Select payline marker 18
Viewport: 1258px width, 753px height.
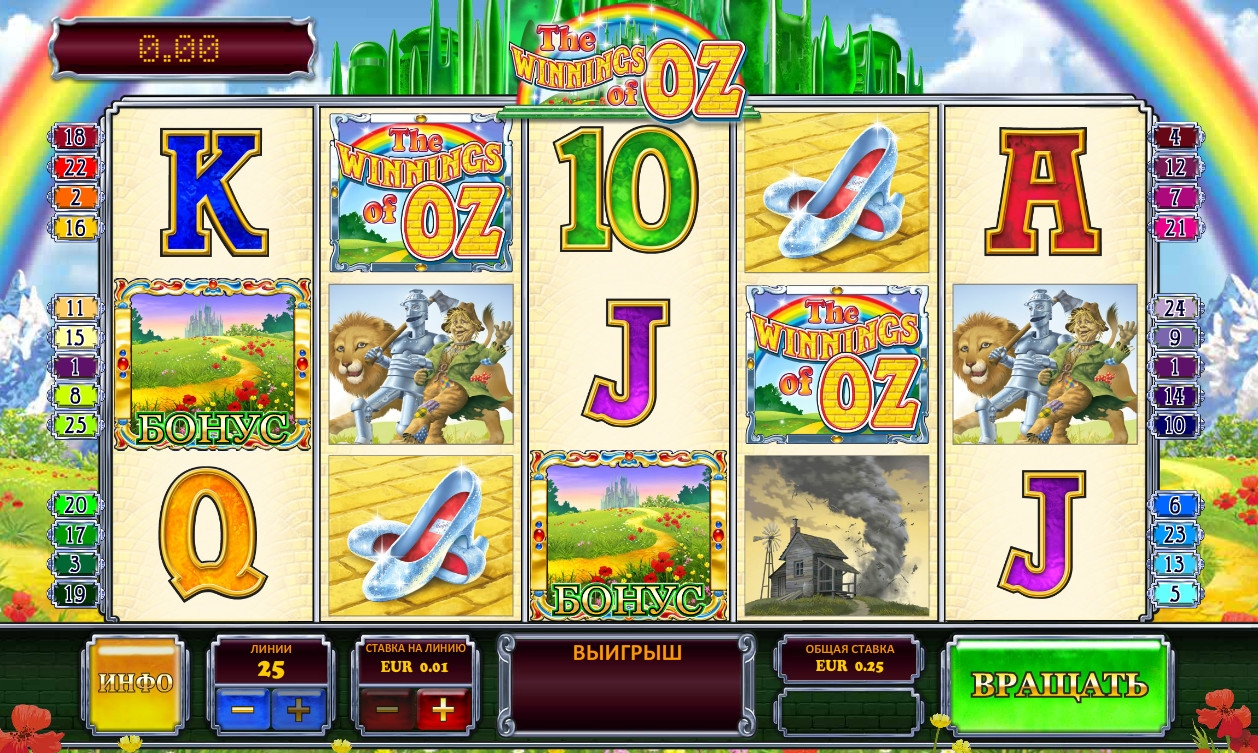coord(76,138)
